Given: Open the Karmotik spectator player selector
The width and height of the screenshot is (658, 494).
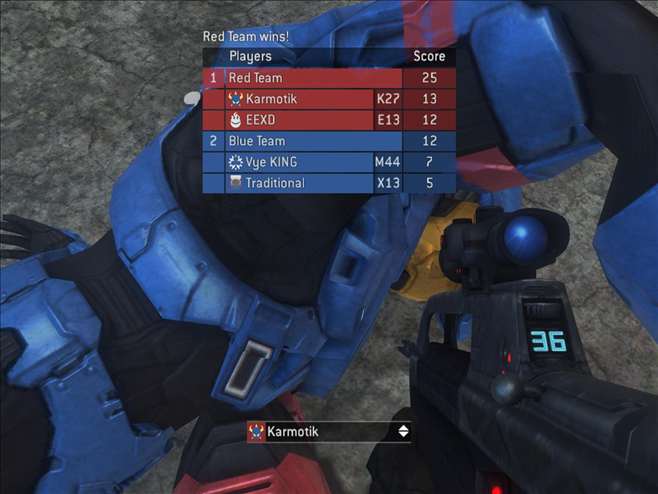Looking at the screenshot, I should (320, 432).
